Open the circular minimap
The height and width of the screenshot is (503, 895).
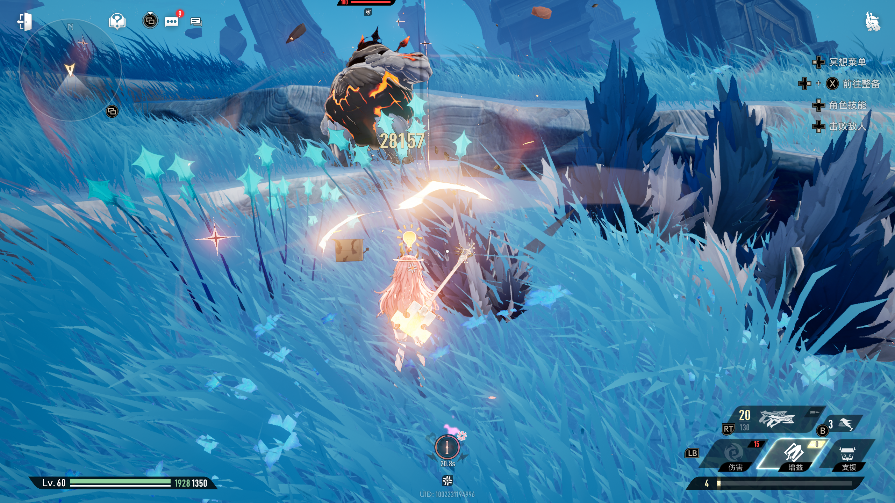(70, 70)
